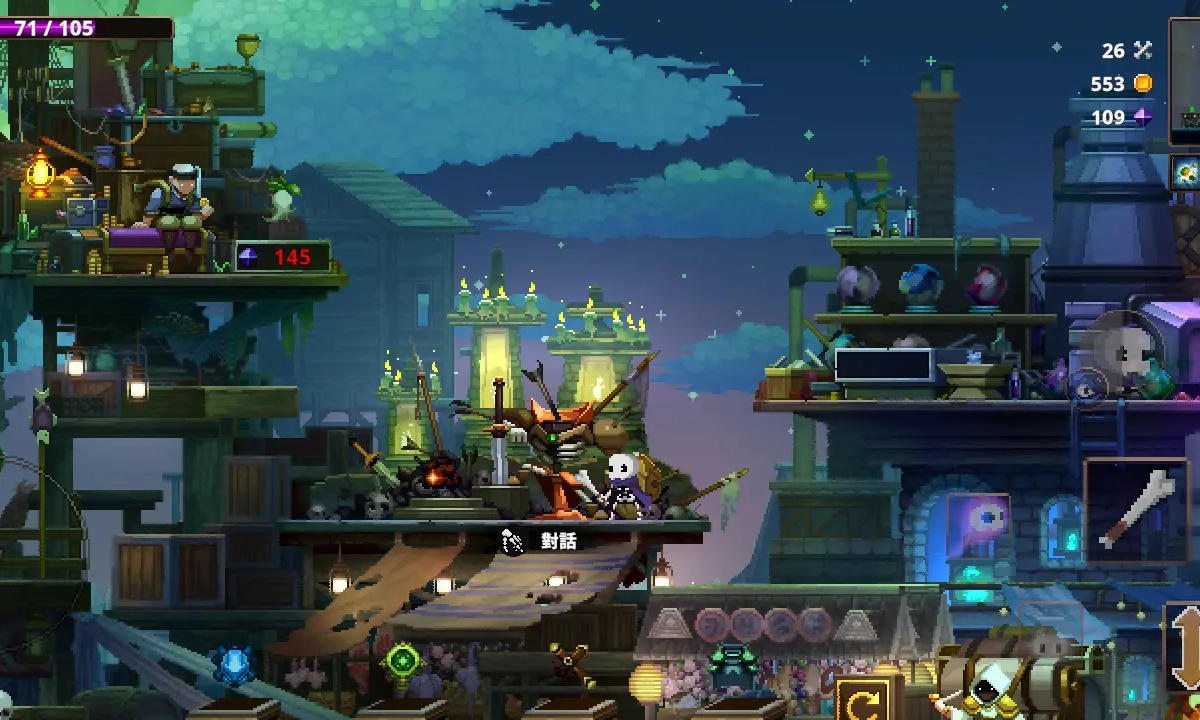Image resolution: width=1200 pixels, height=720 pixels.
Task: Activate the up-down arrows swap button
Action: (x=1185, y=647)
